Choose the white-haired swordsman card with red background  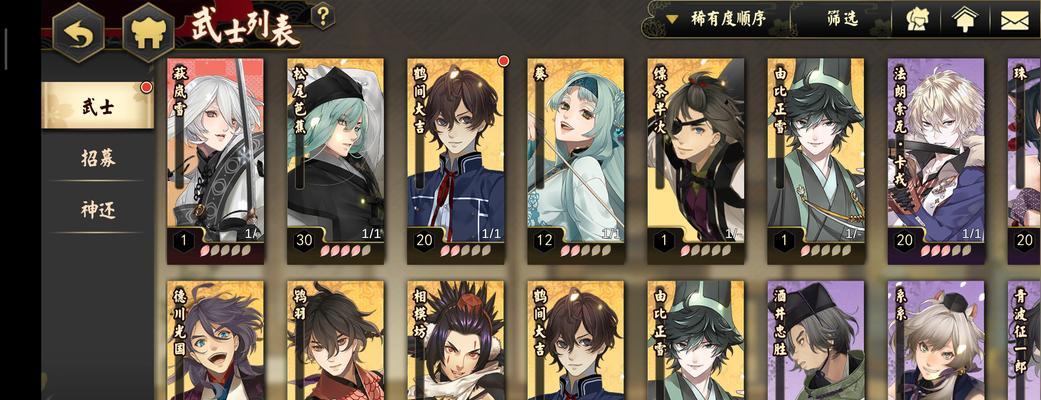215,155
